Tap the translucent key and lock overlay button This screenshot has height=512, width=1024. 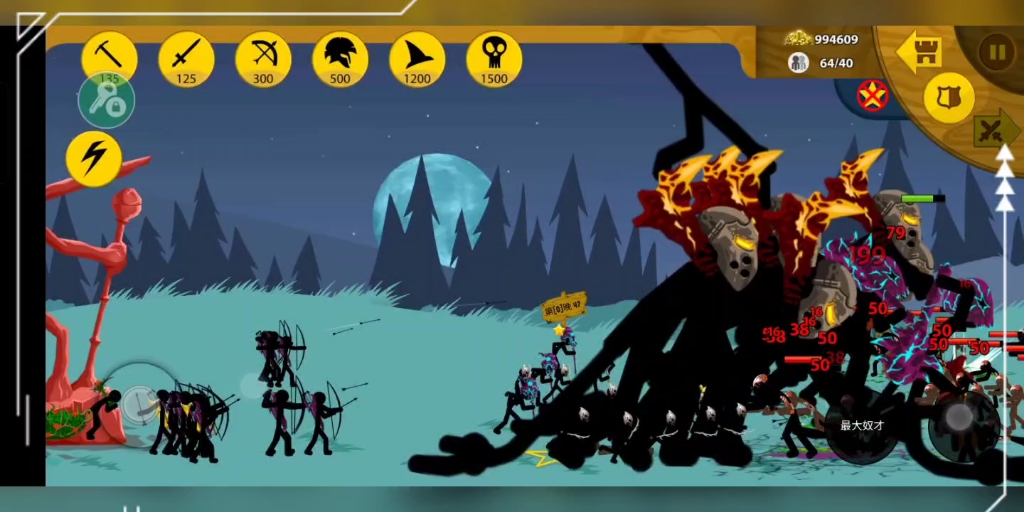pyautogui.click(x=106, y=101)
